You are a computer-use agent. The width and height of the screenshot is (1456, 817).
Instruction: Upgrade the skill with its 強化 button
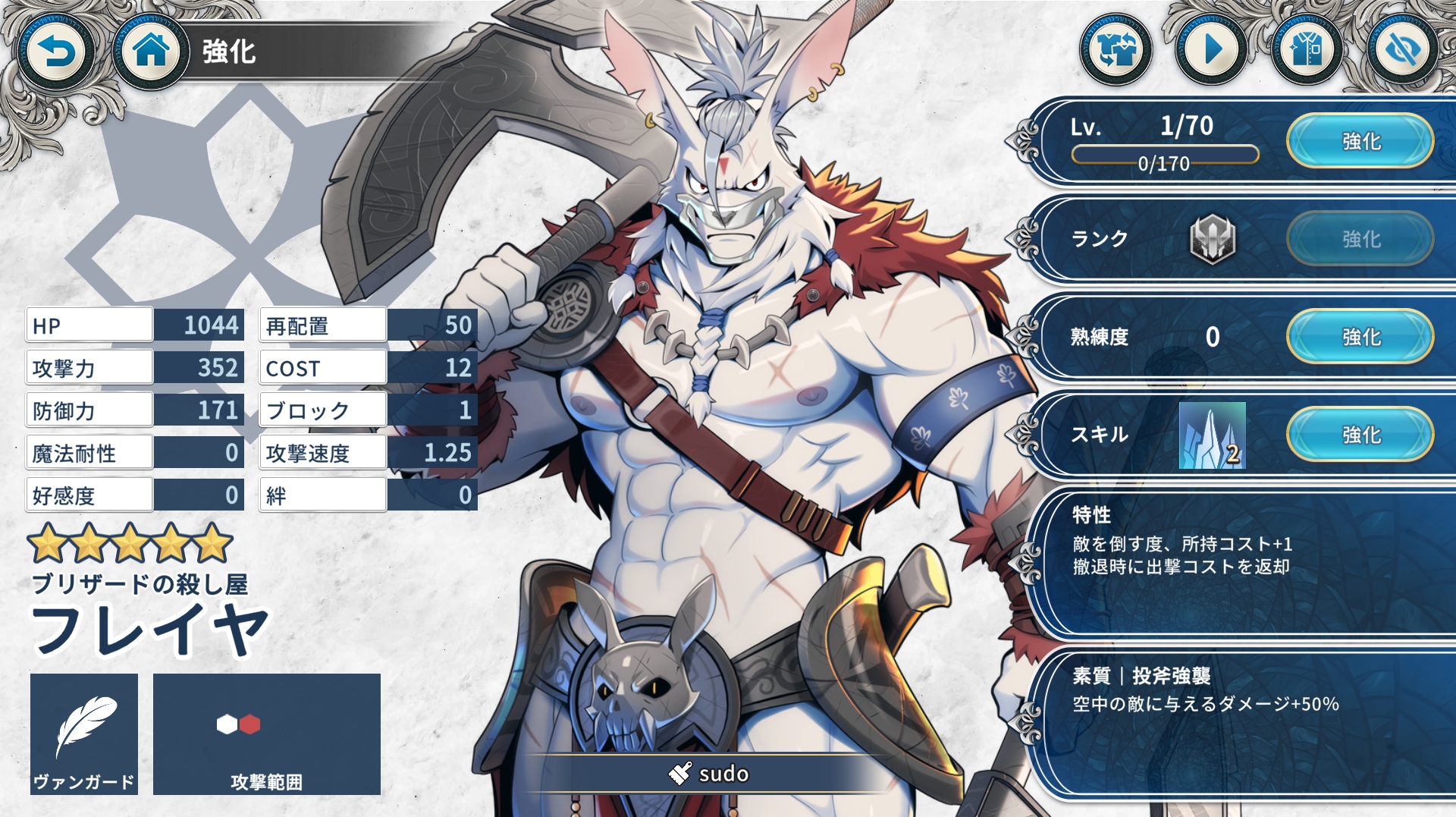[1360, 435]
